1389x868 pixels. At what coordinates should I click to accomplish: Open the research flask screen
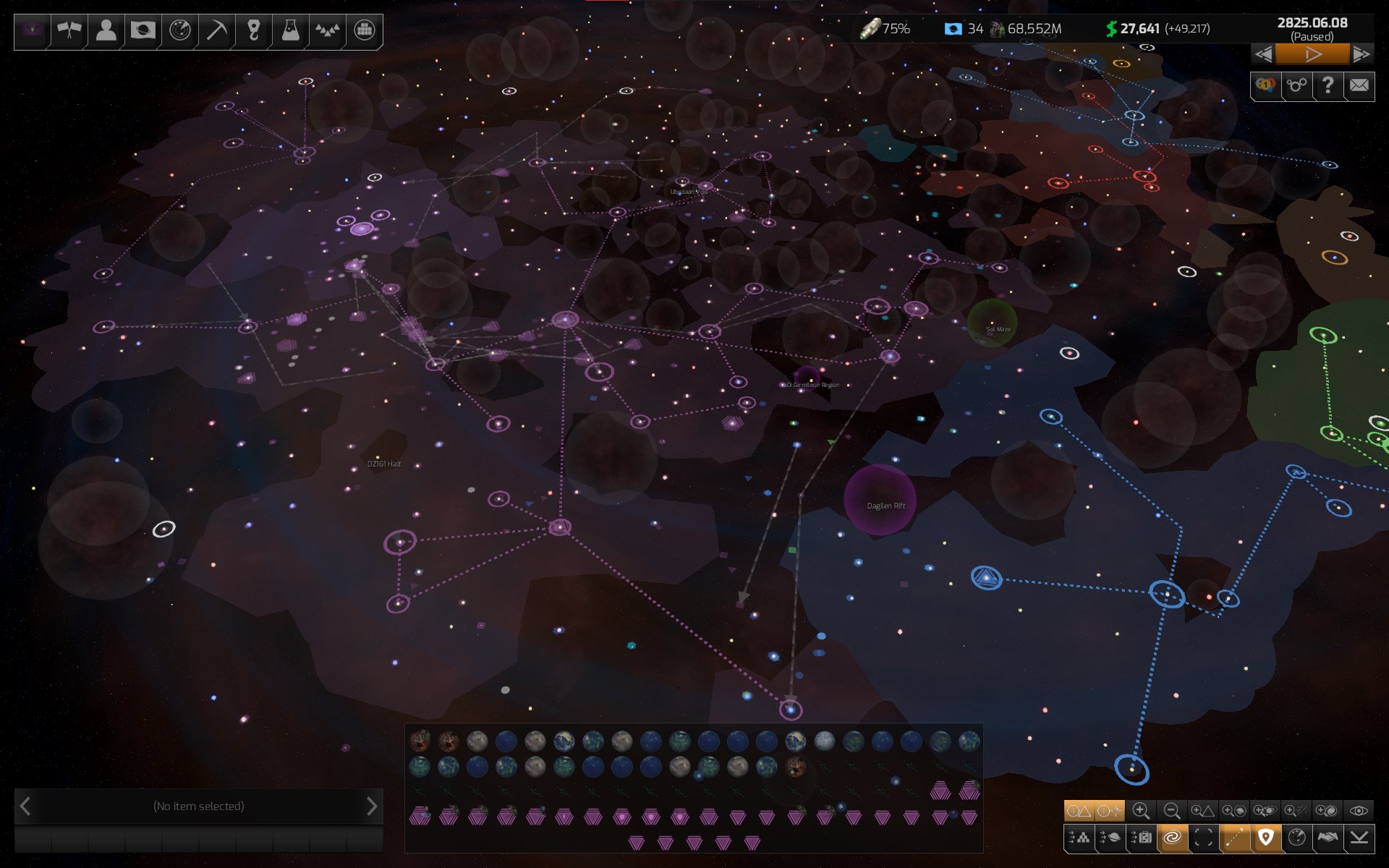click(290, 30)
